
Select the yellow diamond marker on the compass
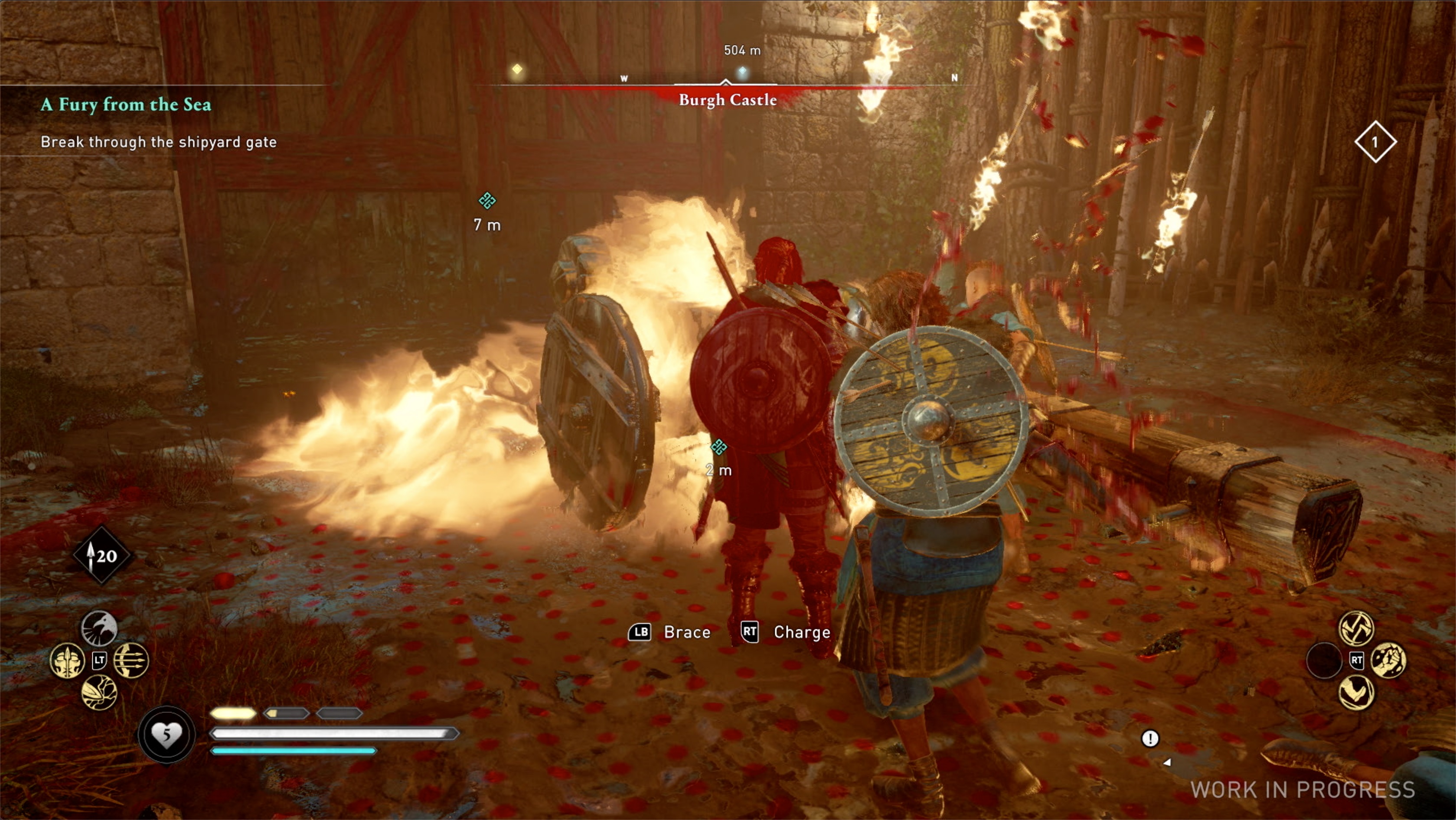(x=516, y=69)
